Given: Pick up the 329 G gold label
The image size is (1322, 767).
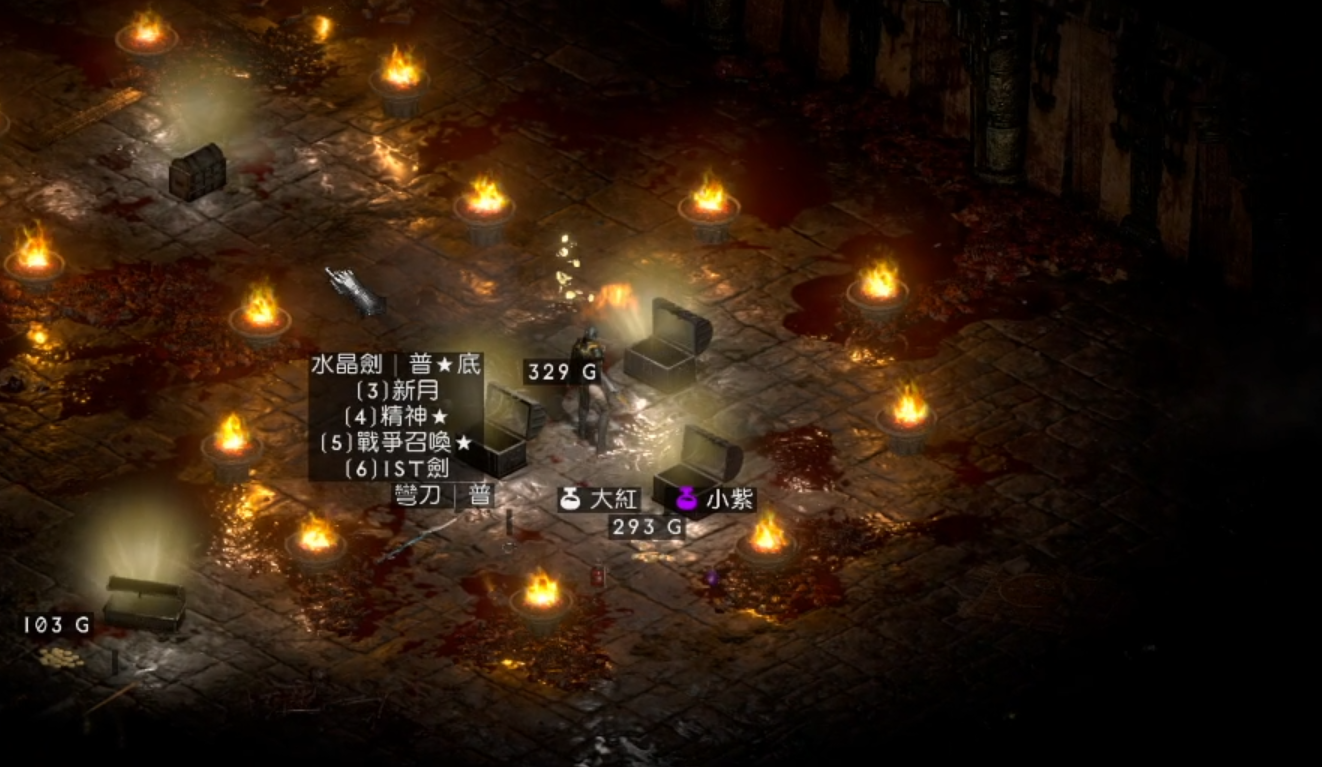Looking at the screenshot, I should click(562, 373).
